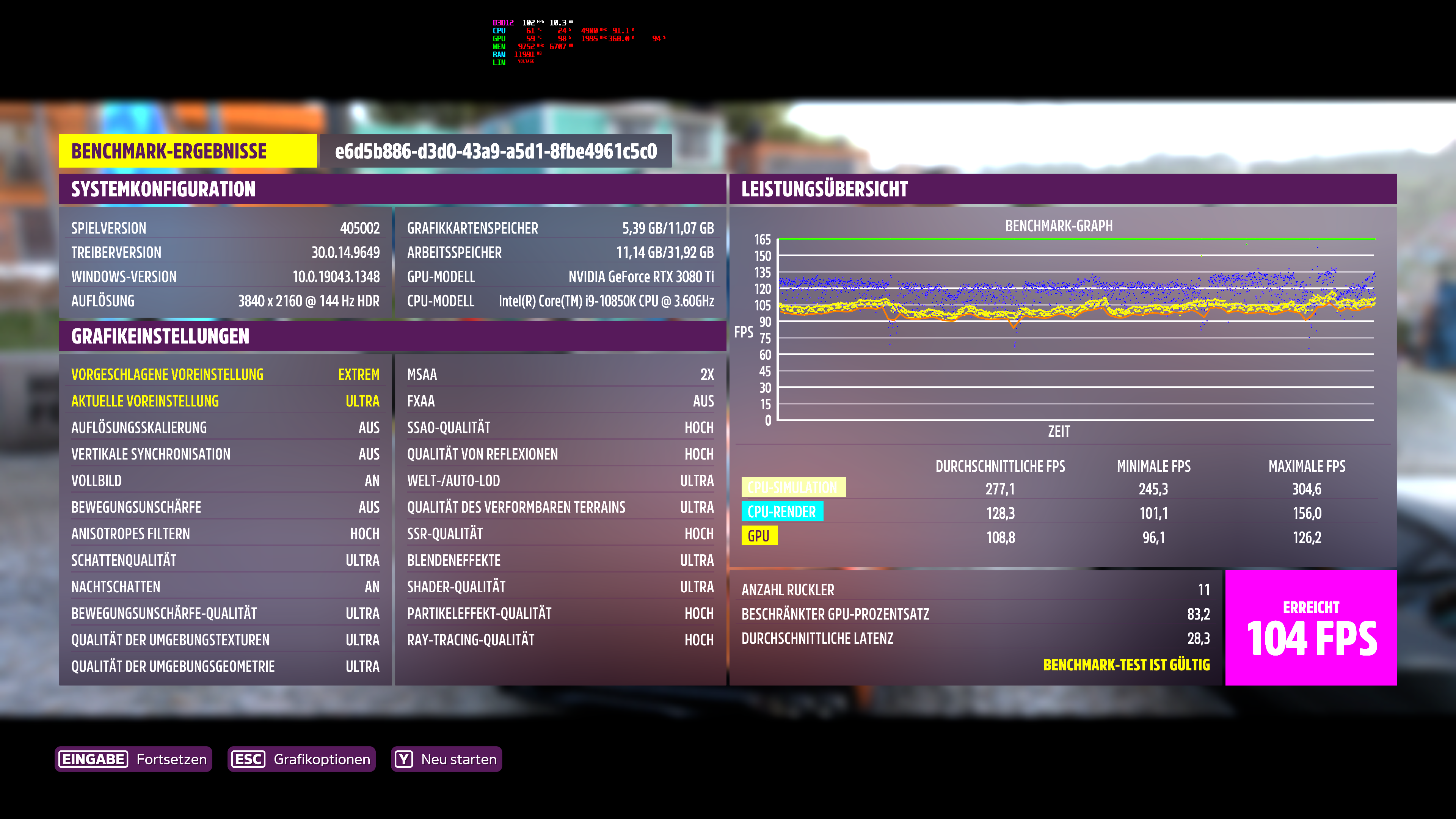This screenshot has height=819, width=1456.
Task: Open the AKTUELLE VOREINSTELLUNG selector
Action: [226, 401]
